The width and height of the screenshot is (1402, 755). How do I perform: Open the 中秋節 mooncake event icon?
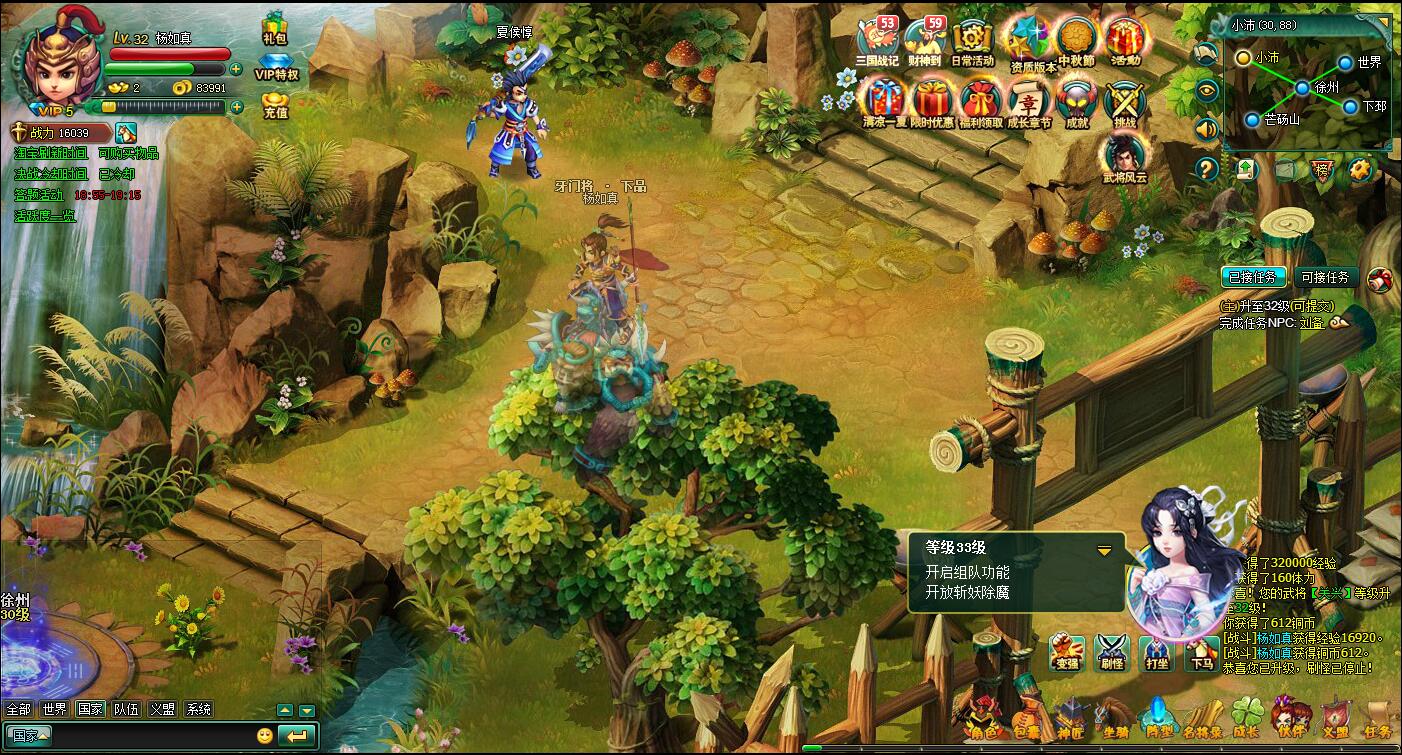pos(1076,41)
